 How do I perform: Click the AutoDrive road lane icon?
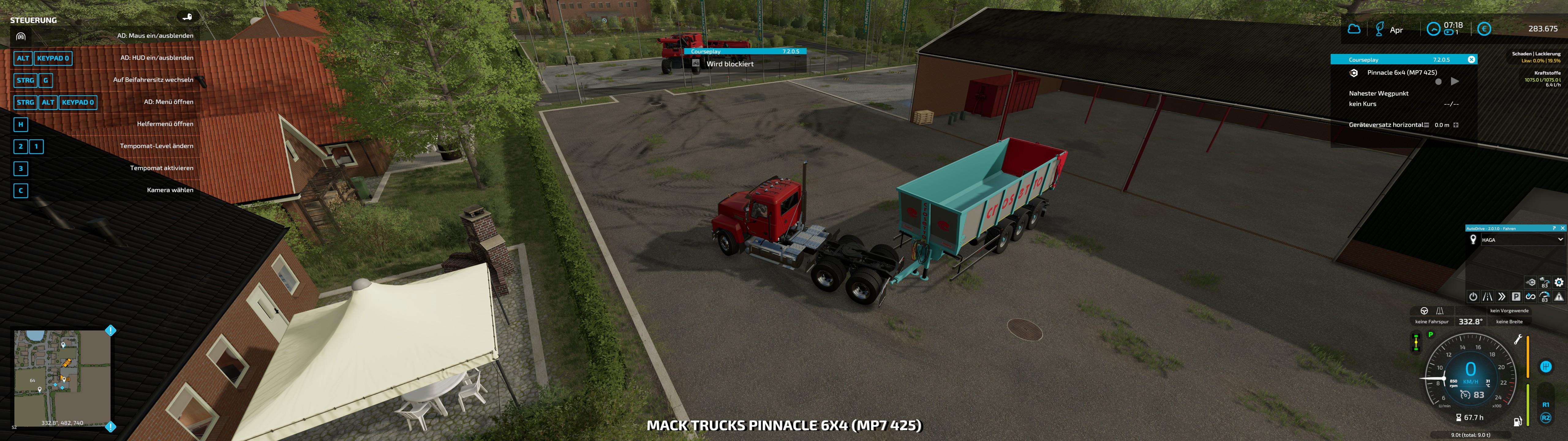click(1488, 297)
